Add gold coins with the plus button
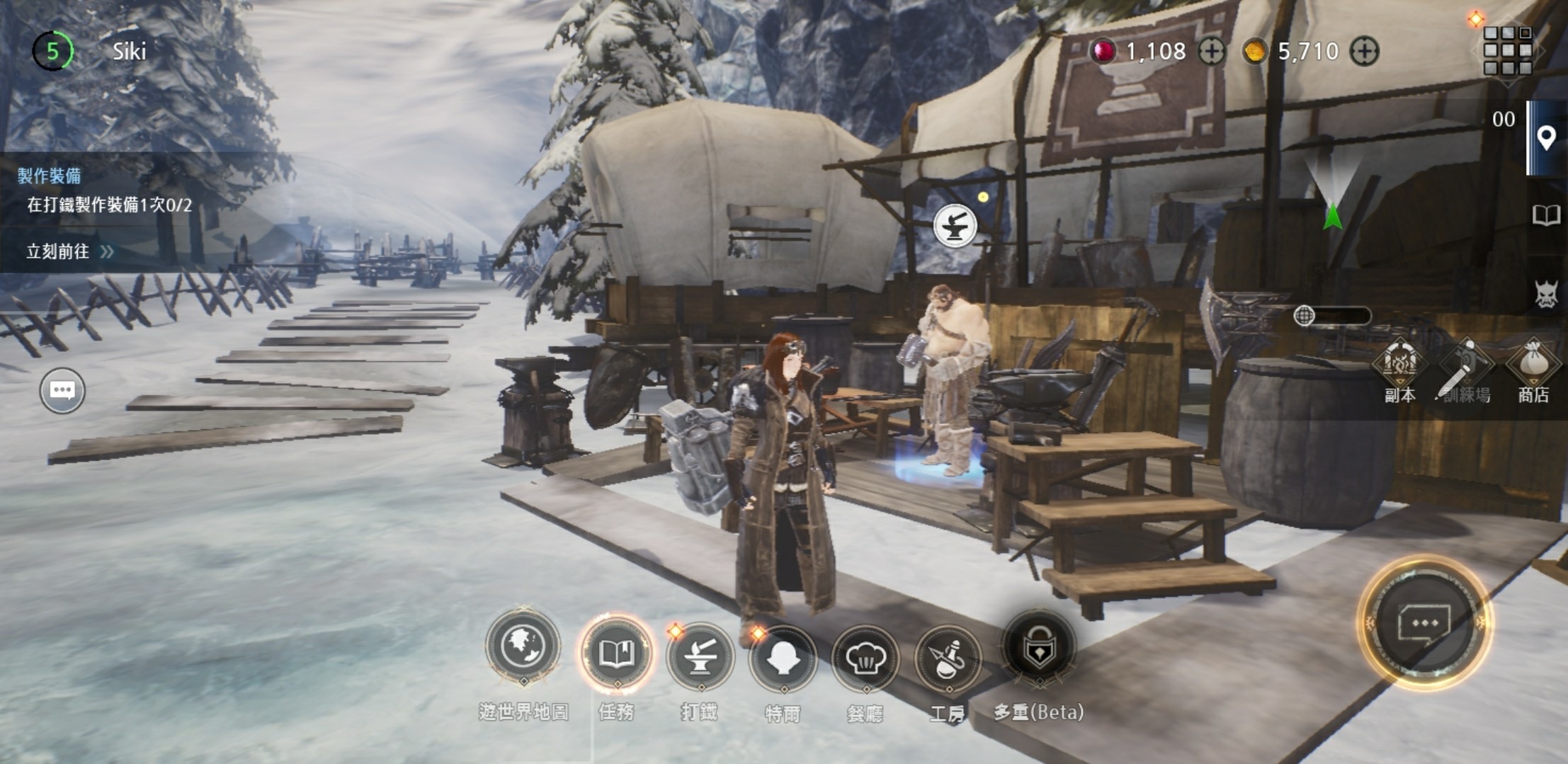Viewport: 1568px width, 764px height. click(1364, 52)
